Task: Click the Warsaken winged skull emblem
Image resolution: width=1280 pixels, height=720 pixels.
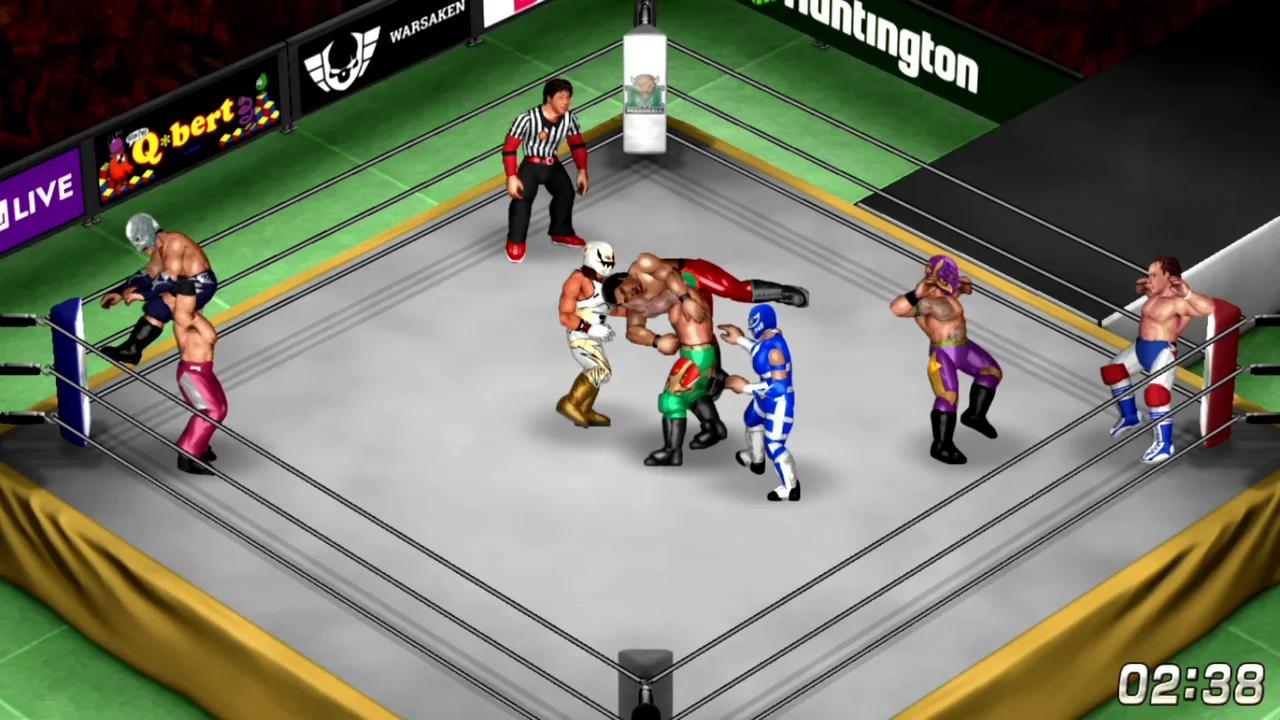Action: (344, 57)
